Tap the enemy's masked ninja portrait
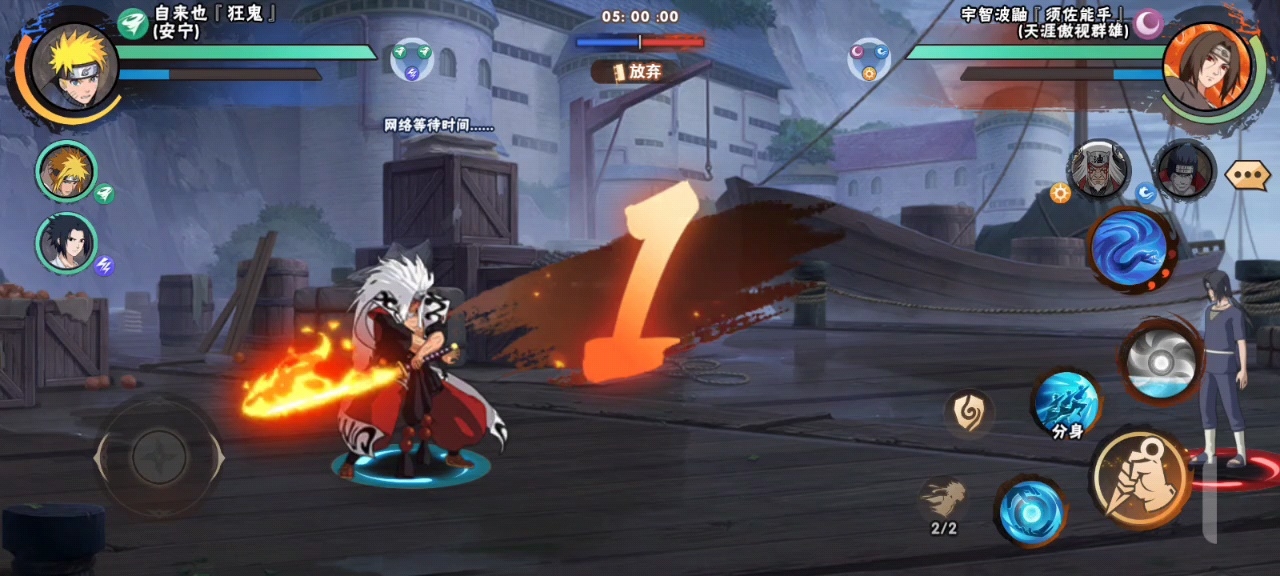The width and height of the screenshot is (1280, 576). [1184, 170]
